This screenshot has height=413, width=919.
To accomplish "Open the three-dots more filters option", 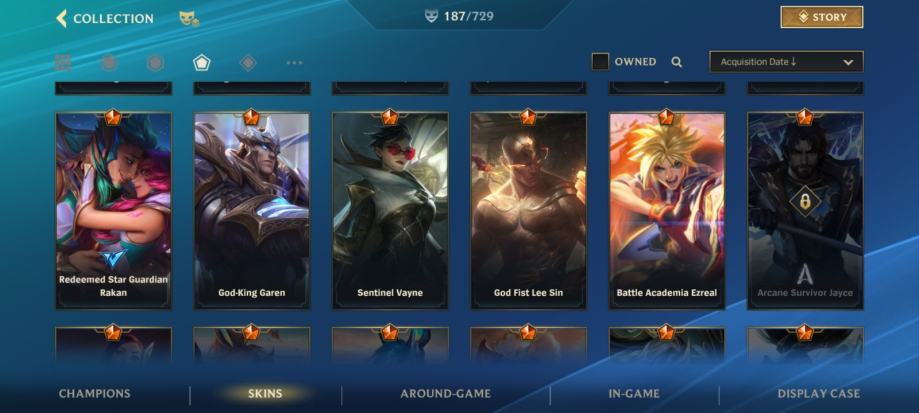I will click(294, 63).
